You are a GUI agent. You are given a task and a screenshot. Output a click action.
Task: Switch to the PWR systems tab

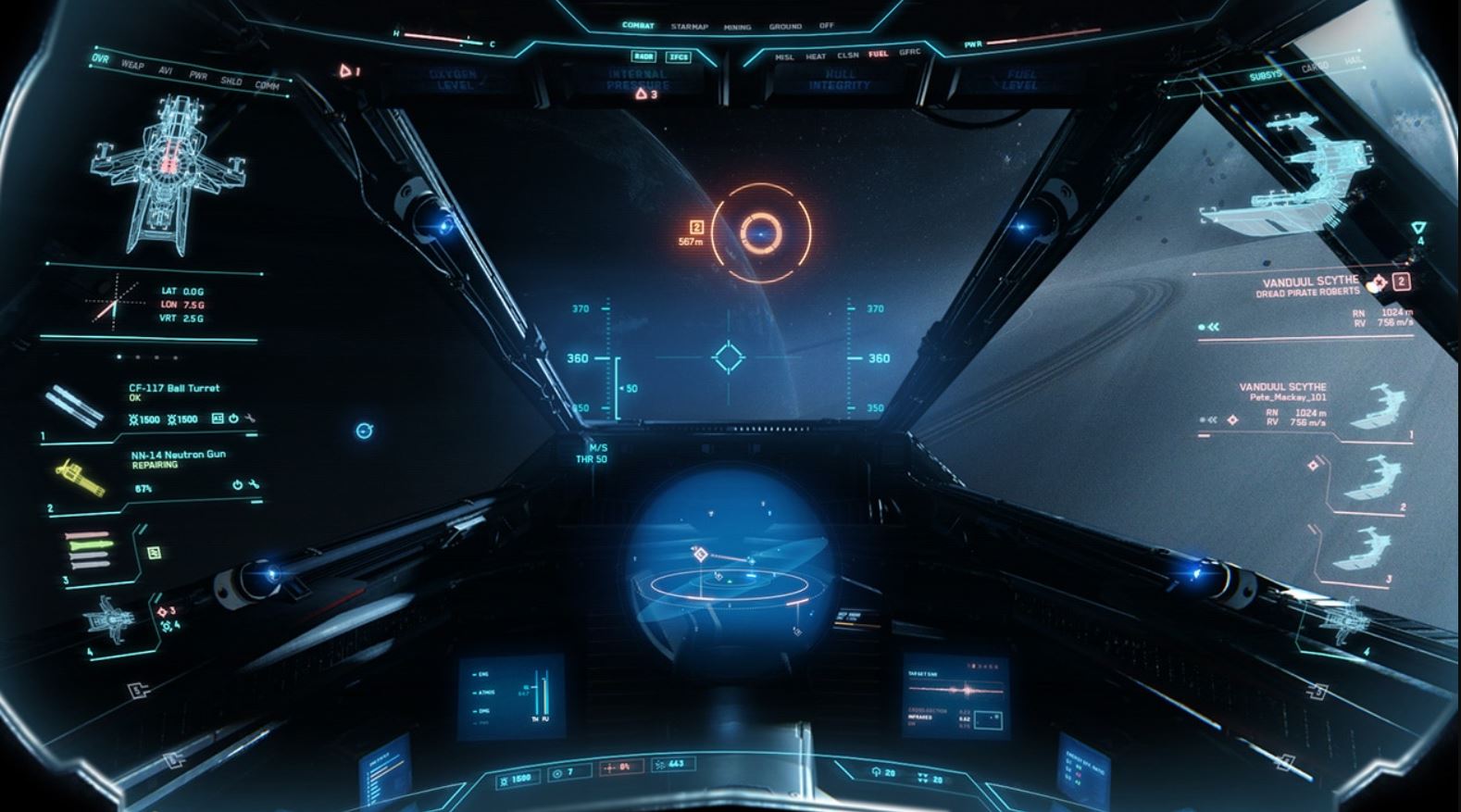pos(198,75)
